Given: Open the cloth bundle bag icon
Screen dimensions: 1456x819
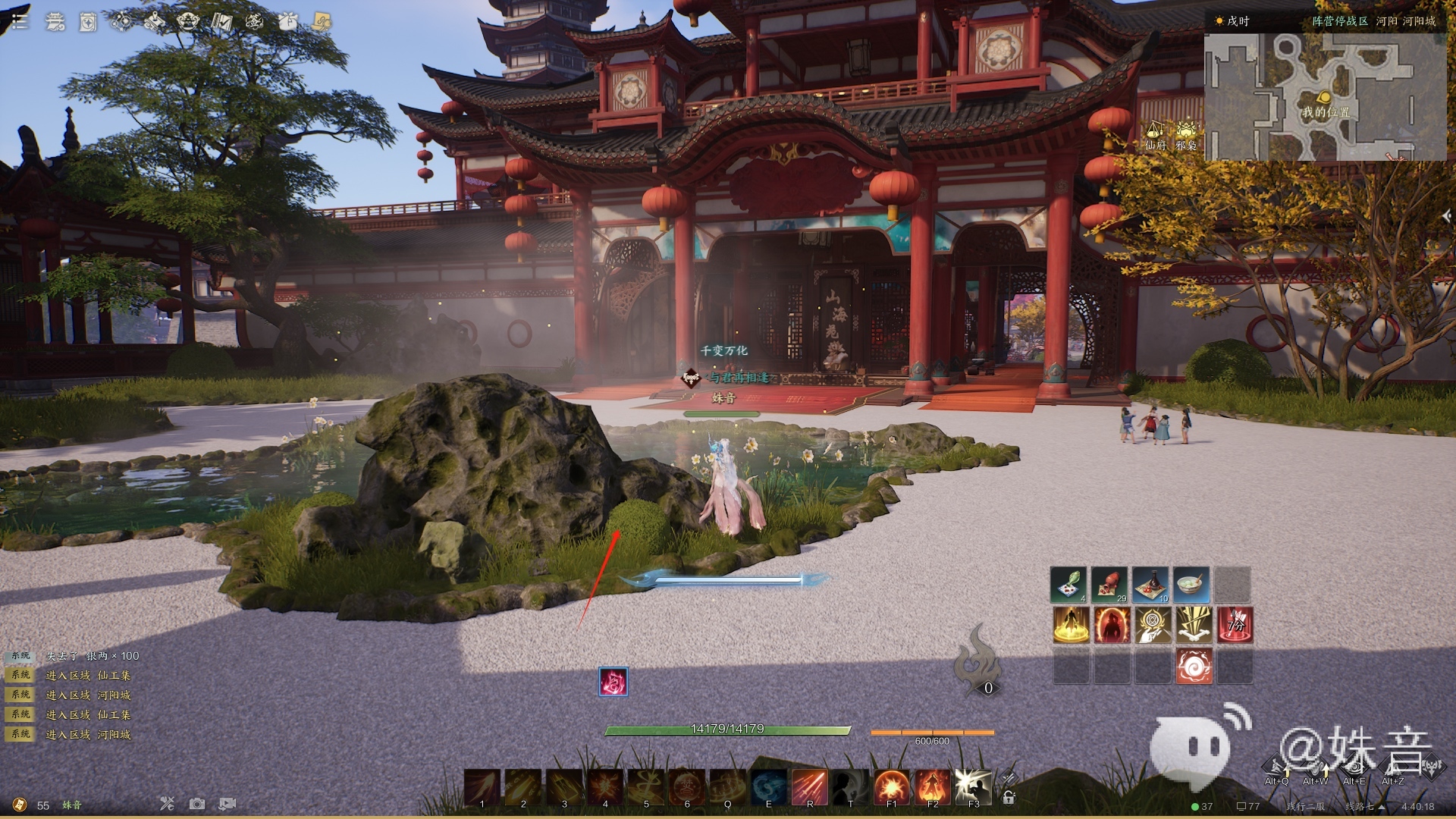Looking at the screenshot, I should click(x=287, y=21).
